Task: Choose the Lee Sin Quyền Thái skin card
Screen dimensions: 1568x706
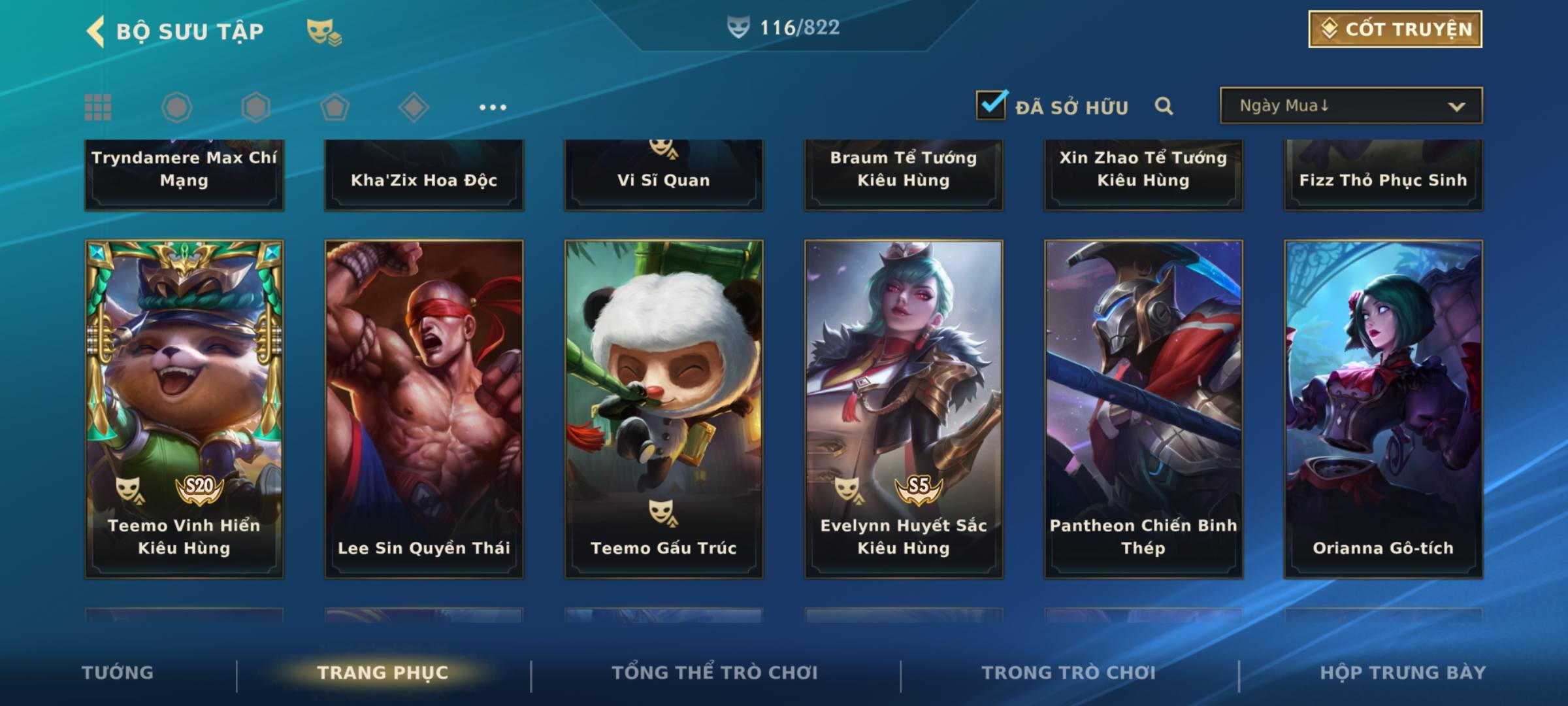Action: (x=424, y=409)
